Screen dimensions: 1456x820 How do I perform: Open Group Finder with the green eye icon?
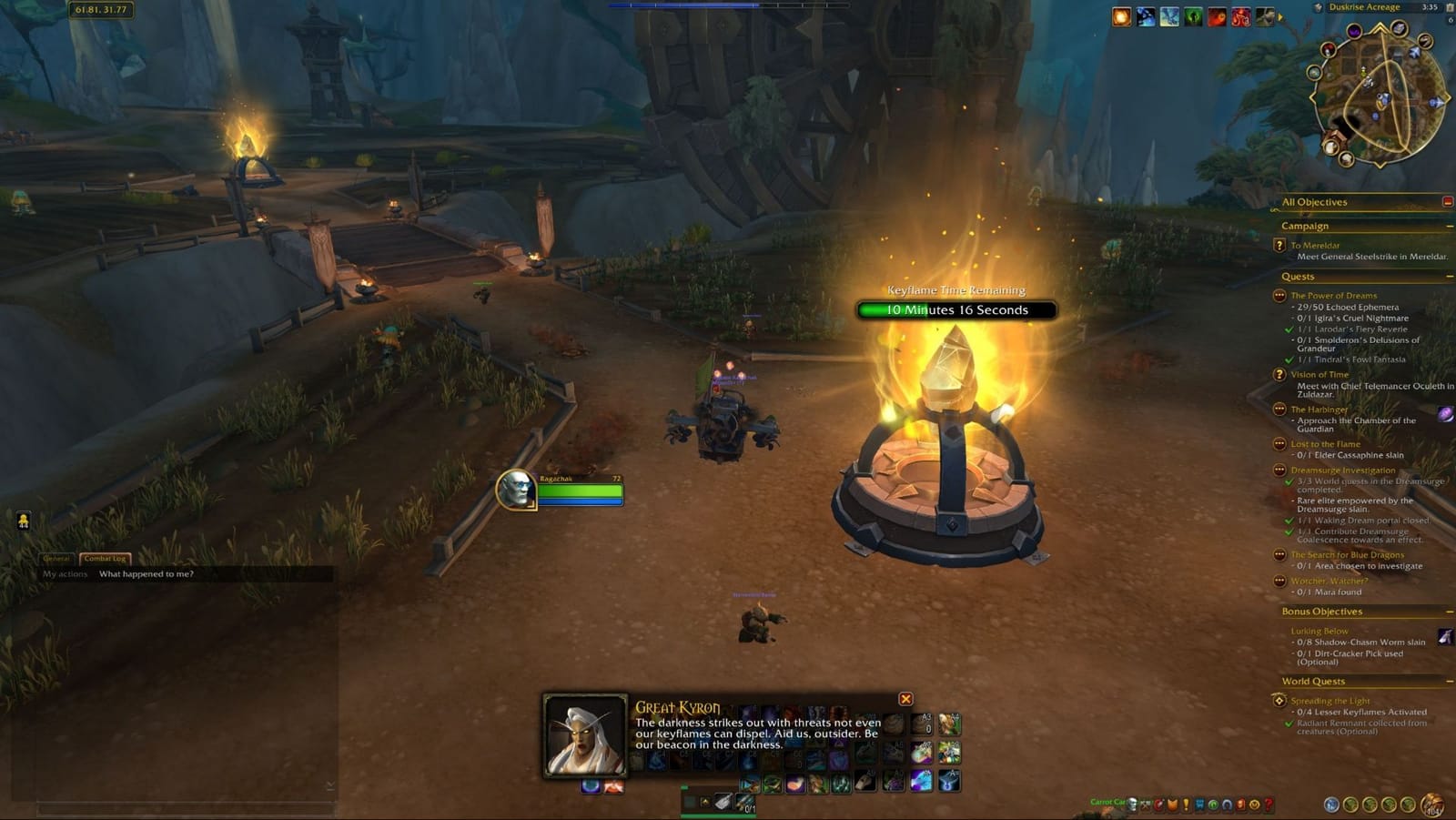(1213, 805)
